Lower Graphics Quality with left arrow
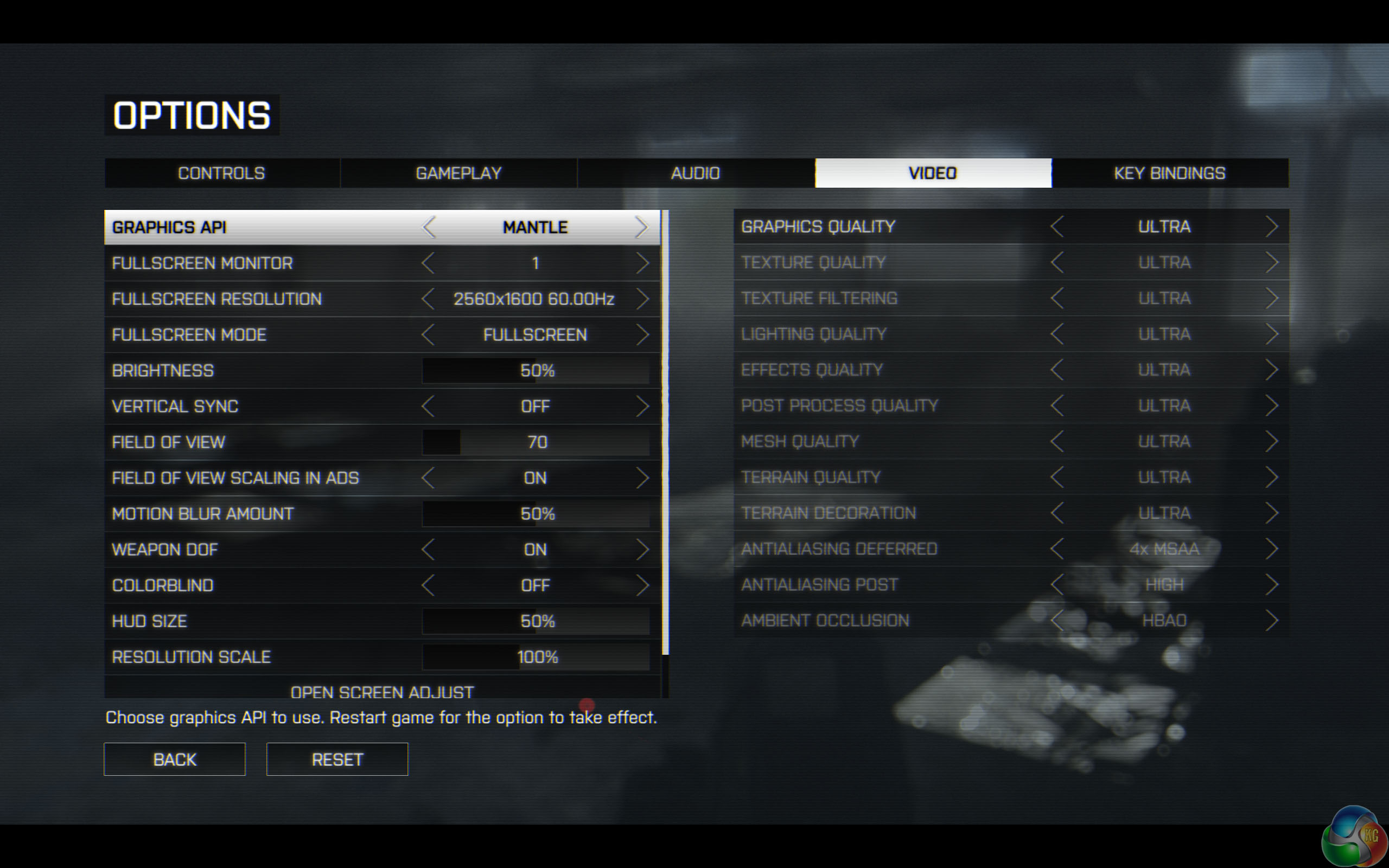This screenshot has height=868, width=1389. pos(1057,227)
